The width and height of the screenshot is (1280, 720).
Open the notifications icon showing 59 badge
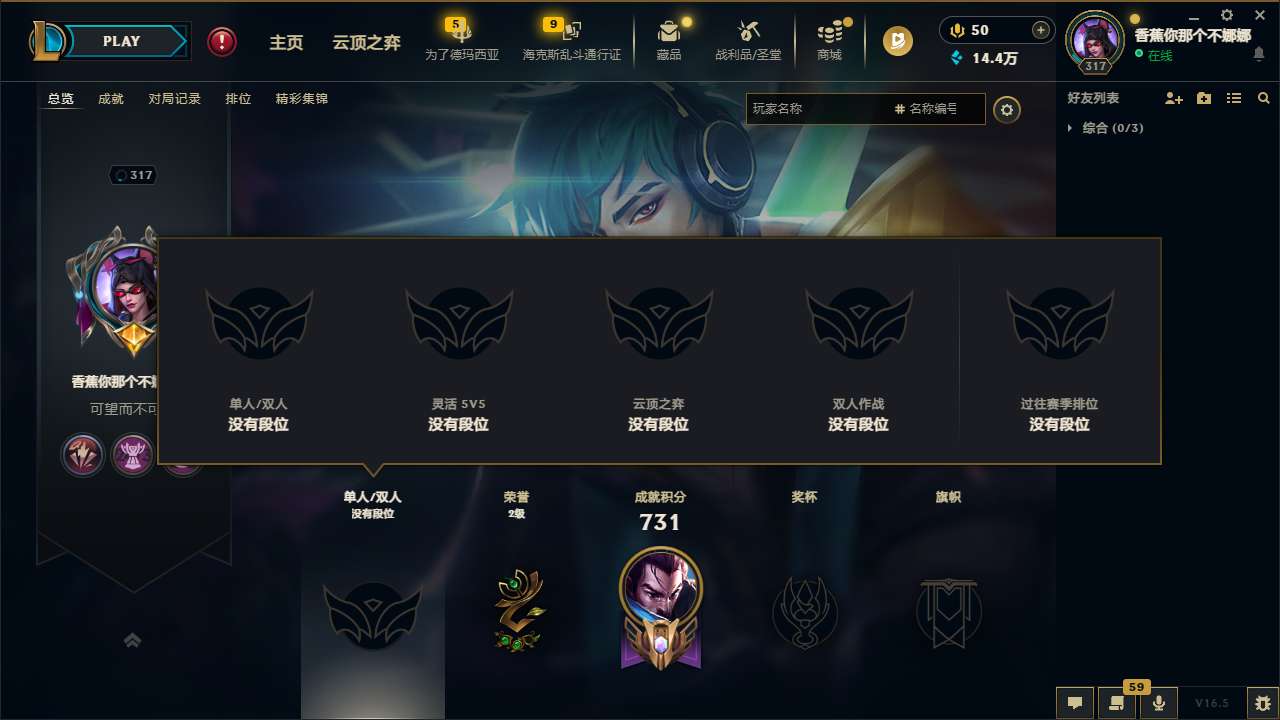click(1117, 702)
